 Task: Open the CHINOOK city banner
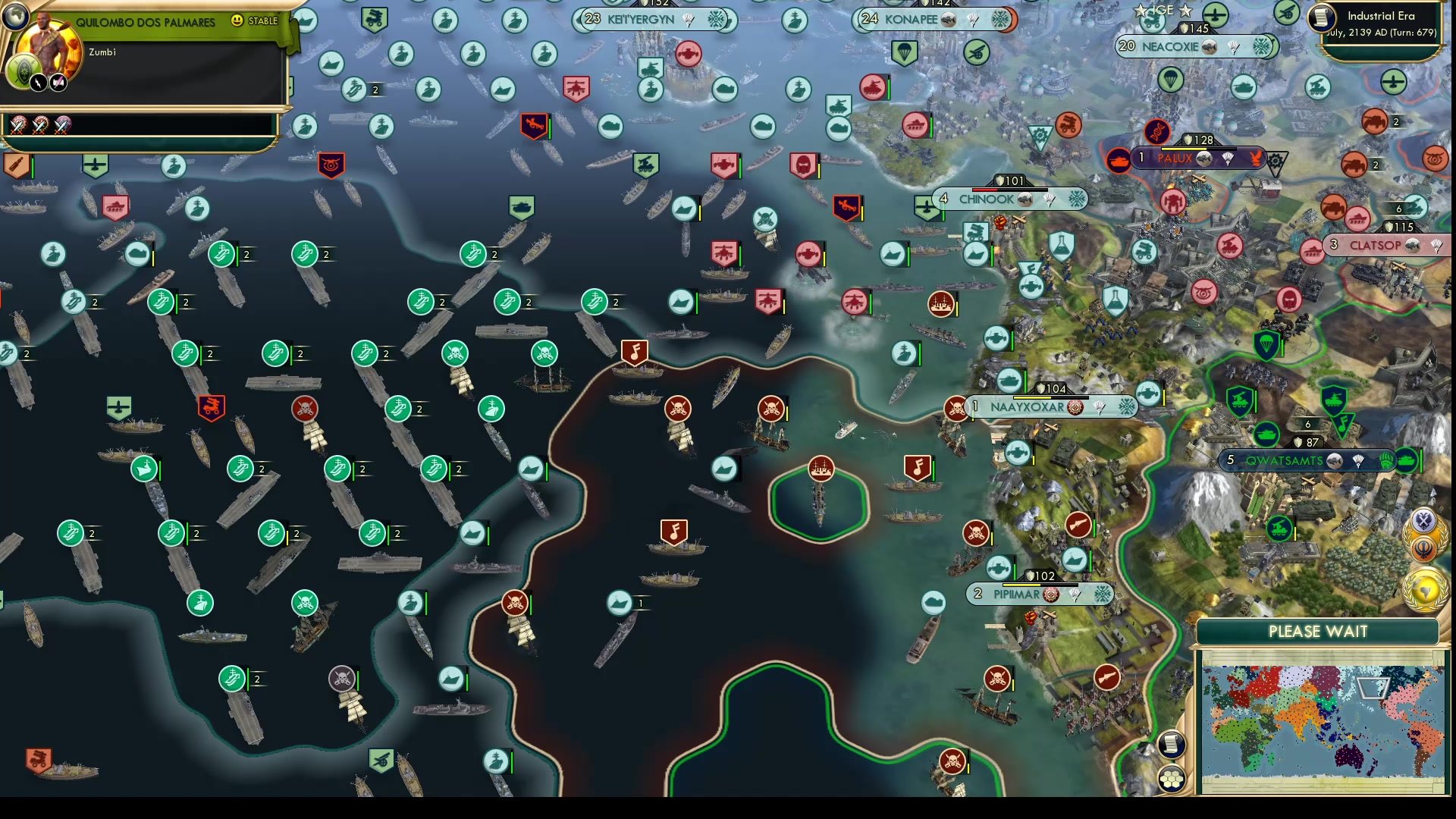[986, 199]
